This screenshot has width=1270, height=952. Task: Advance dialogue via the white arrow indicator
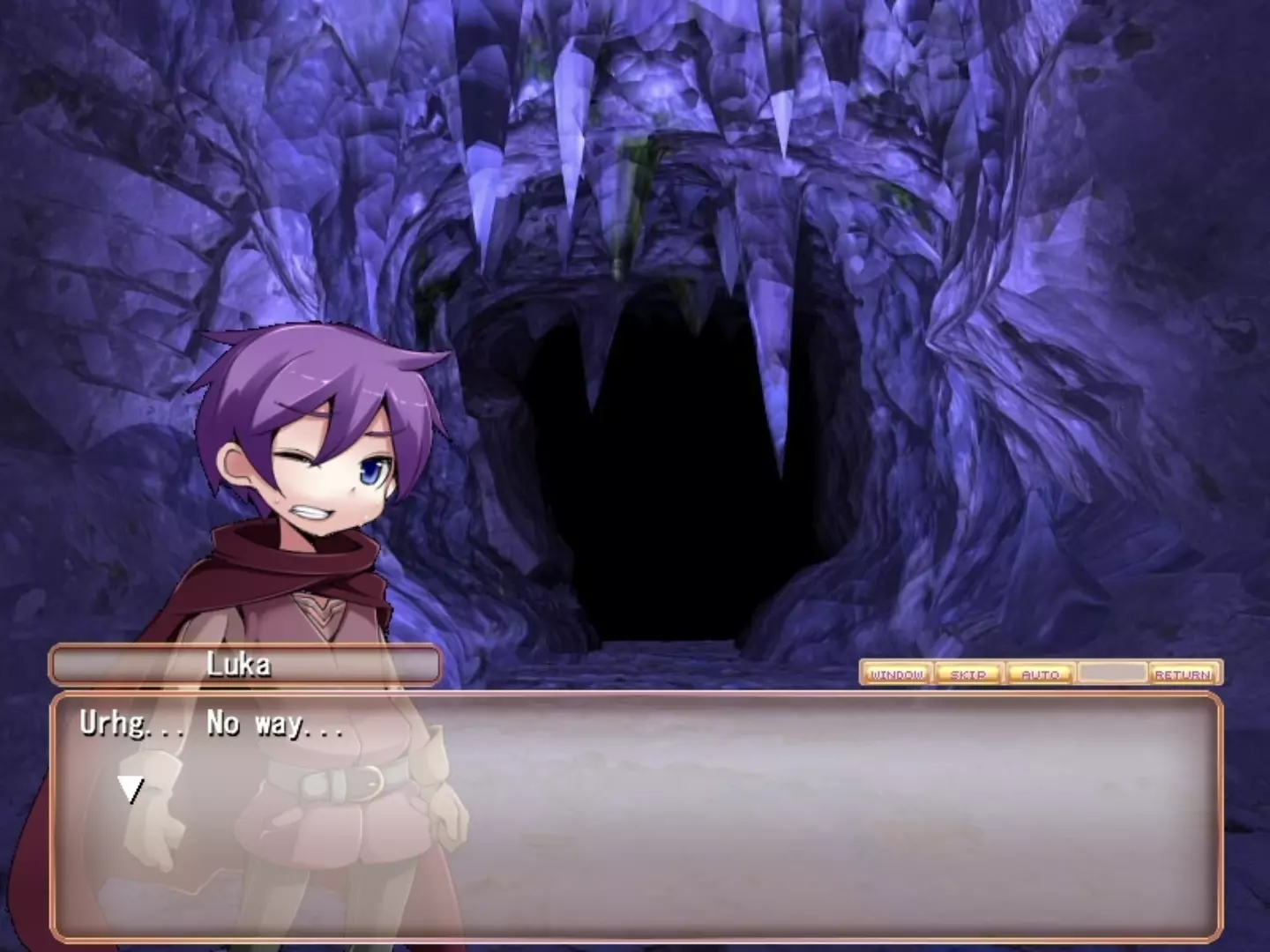click(131, 789)
